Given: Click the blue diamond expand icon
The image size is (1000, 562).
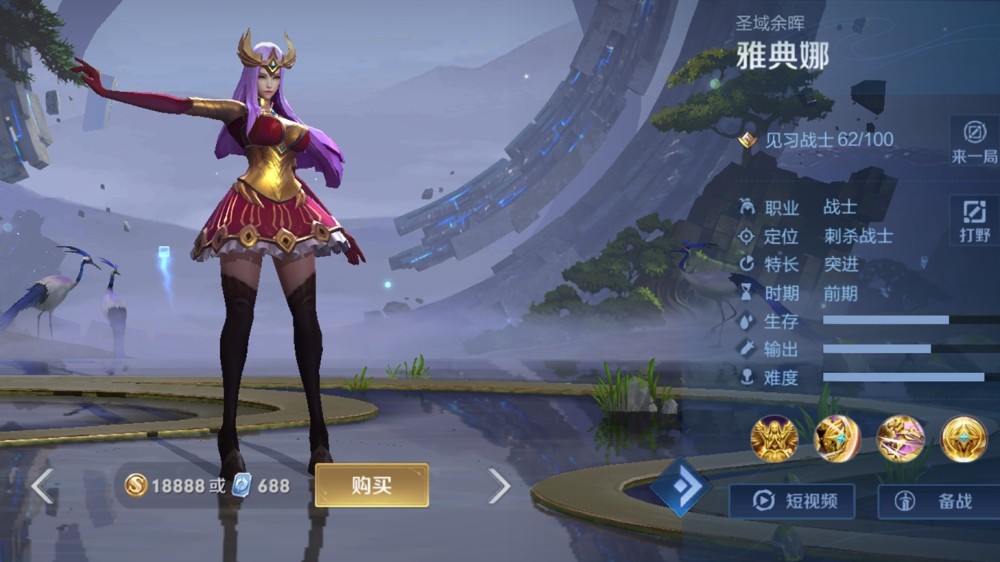Looking at the screenshot, I should click(x=681, y=489).
